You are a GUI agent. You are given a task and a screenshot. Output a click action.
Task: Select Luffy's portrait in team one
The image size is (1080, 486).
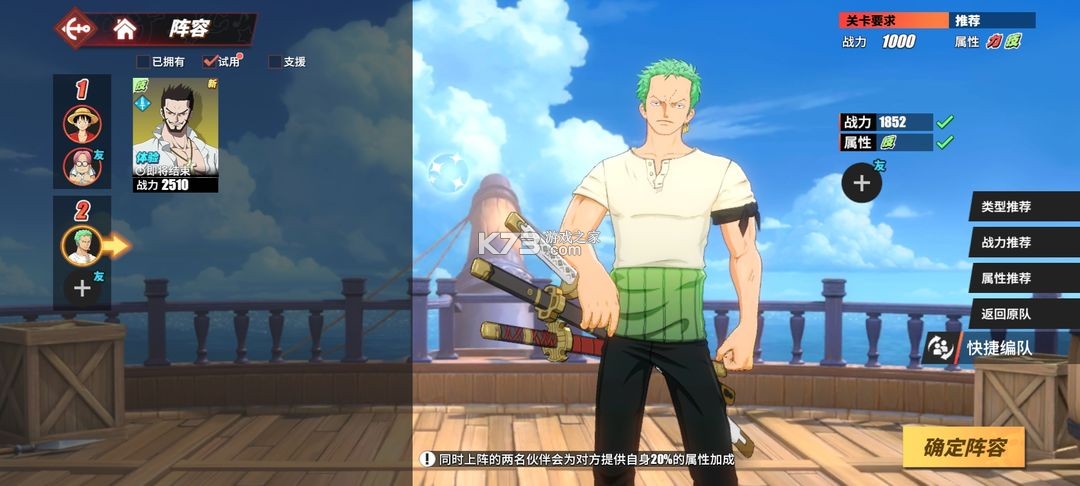tap(82, 125)
